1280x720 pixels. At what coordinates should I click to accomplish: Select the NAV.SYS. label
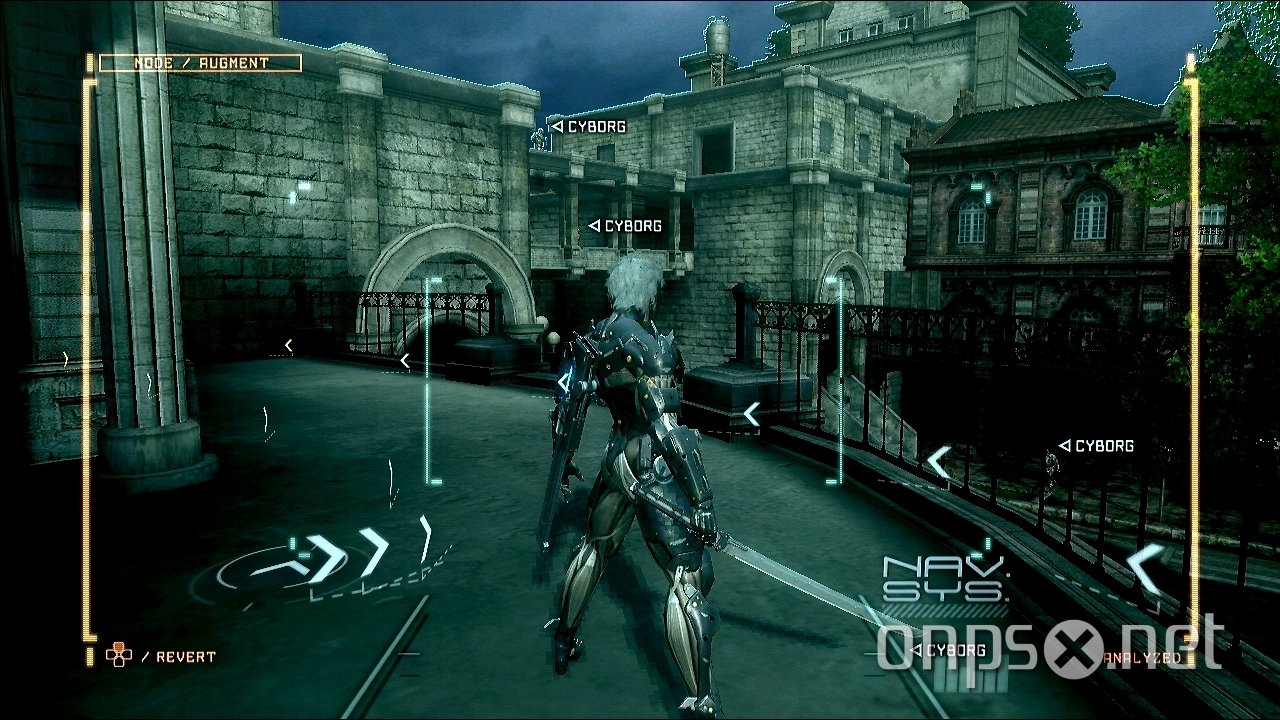pos(942,579)
